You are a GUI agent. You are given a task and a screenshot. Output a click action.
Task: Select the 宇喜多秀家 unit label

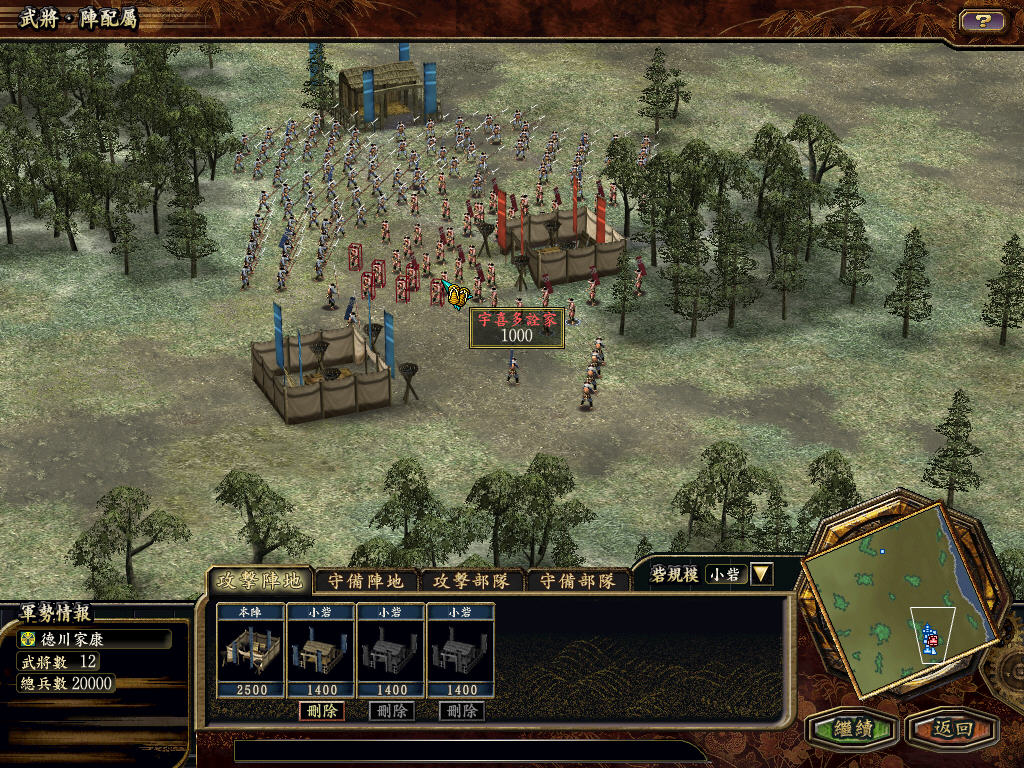click(517, 328)
